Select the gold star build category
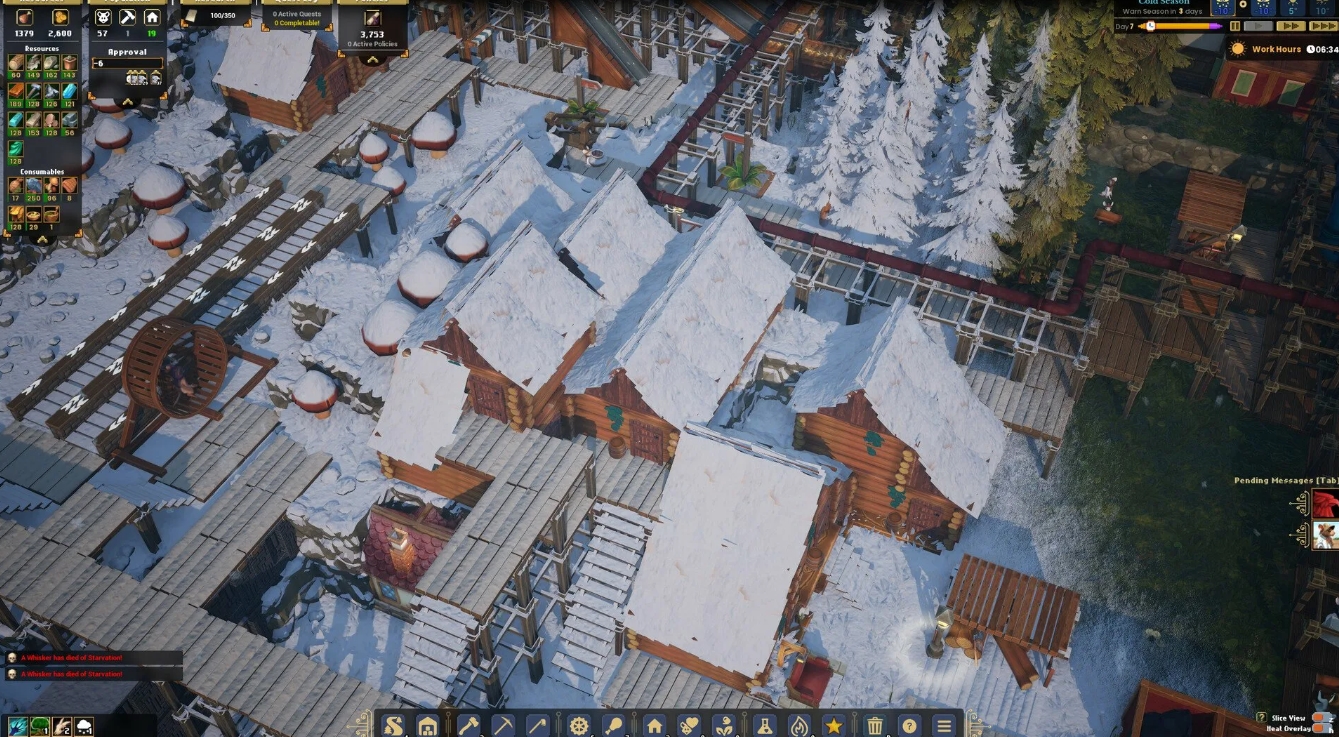Screen dimensions: 1339x737 [x=833, y=726]
